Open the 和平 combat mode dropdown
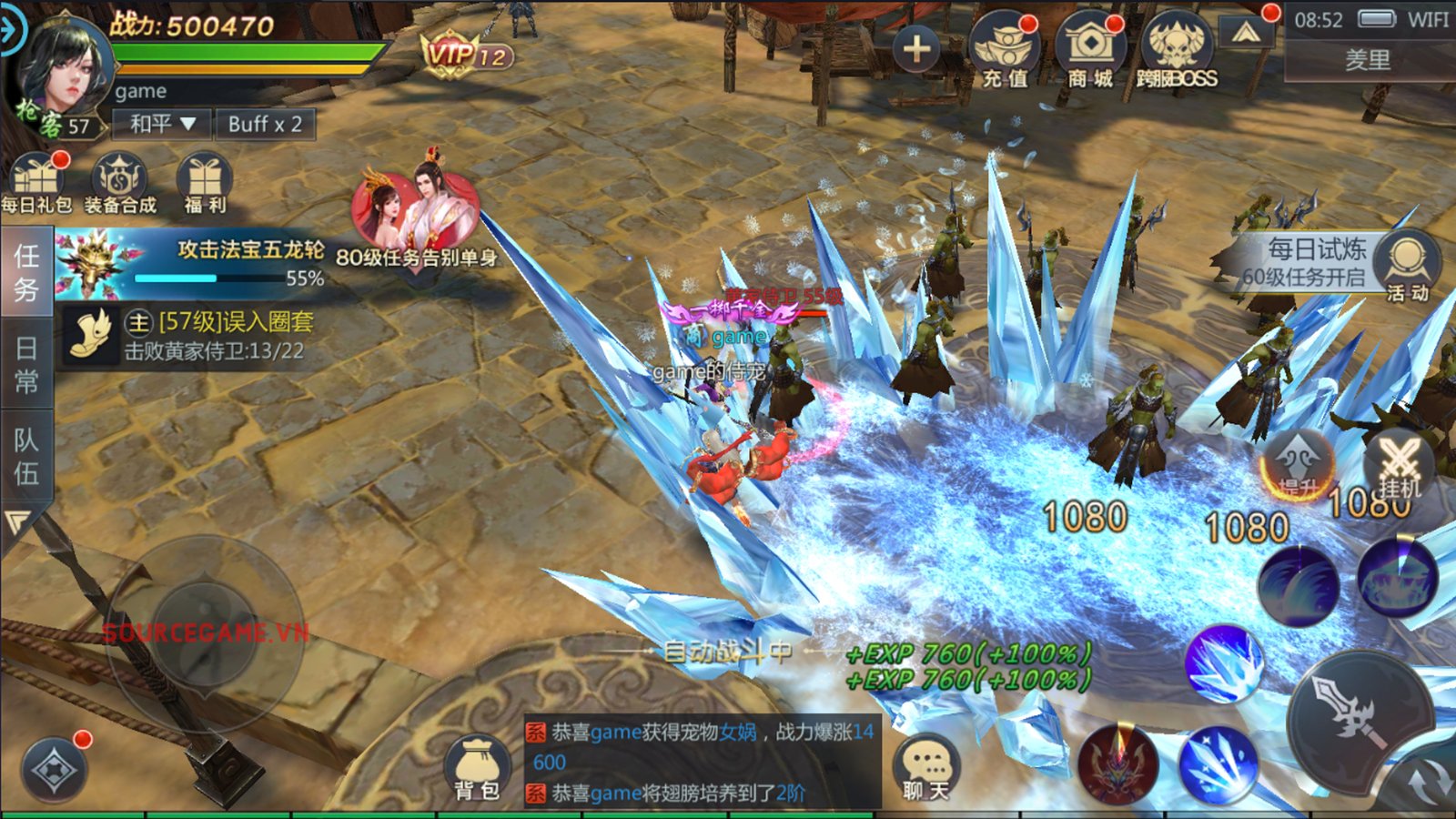This screenshot has width=1456, height=819. pyautogui.click(x=162, y=124)
